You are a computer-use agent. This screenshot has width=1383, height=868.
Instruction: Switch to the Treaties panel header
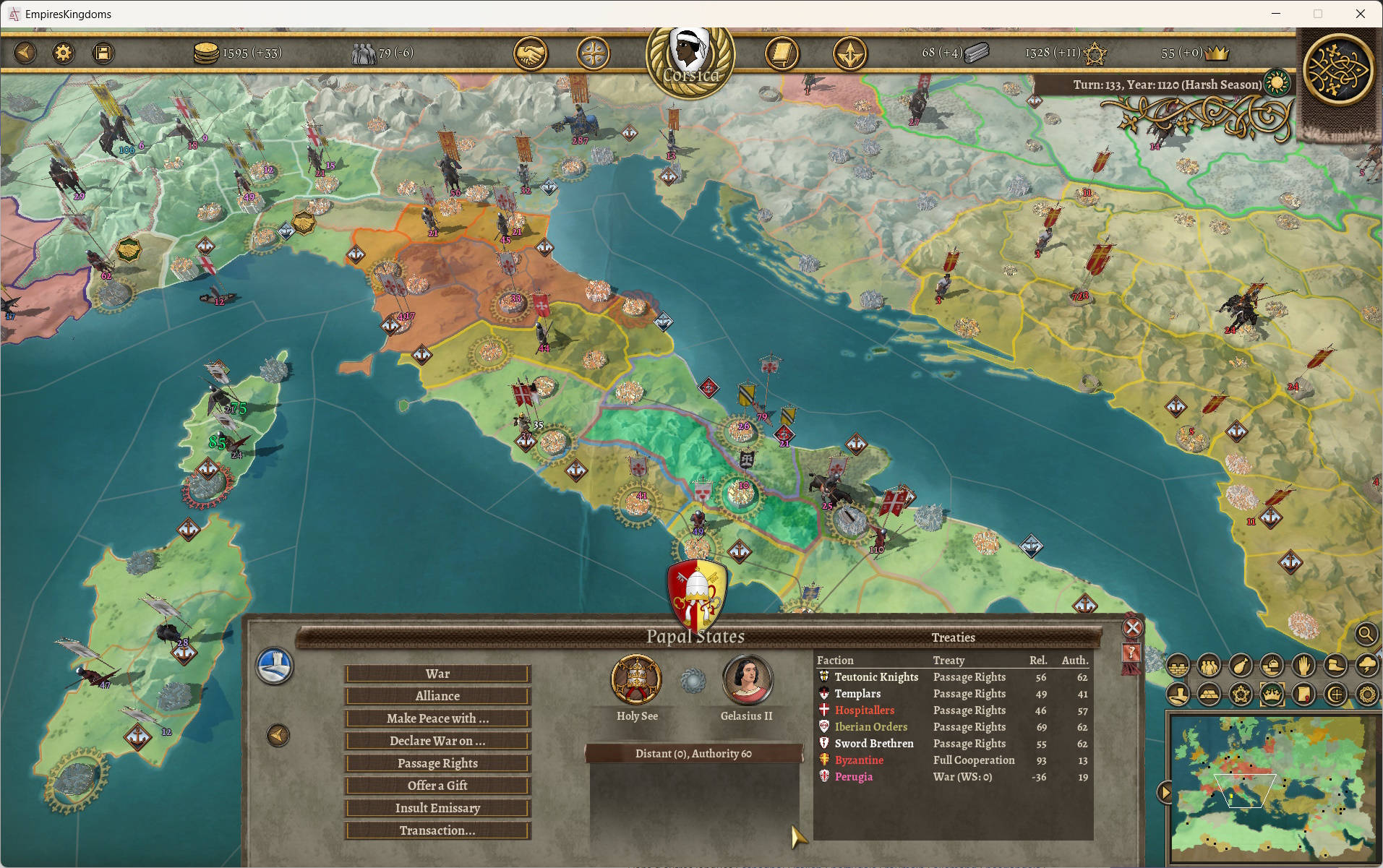click(954, 637)
